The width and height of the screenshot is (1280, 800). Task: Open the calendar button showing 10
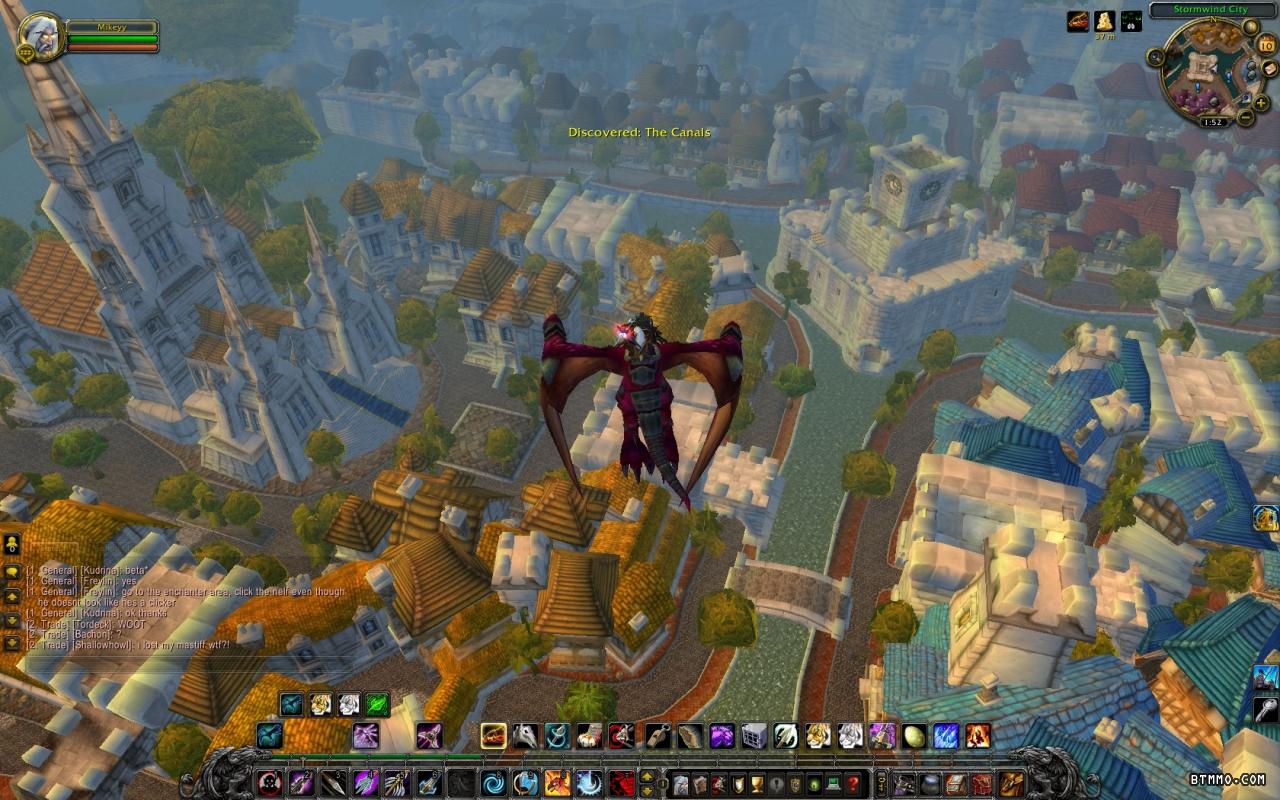coord(1264,47)
